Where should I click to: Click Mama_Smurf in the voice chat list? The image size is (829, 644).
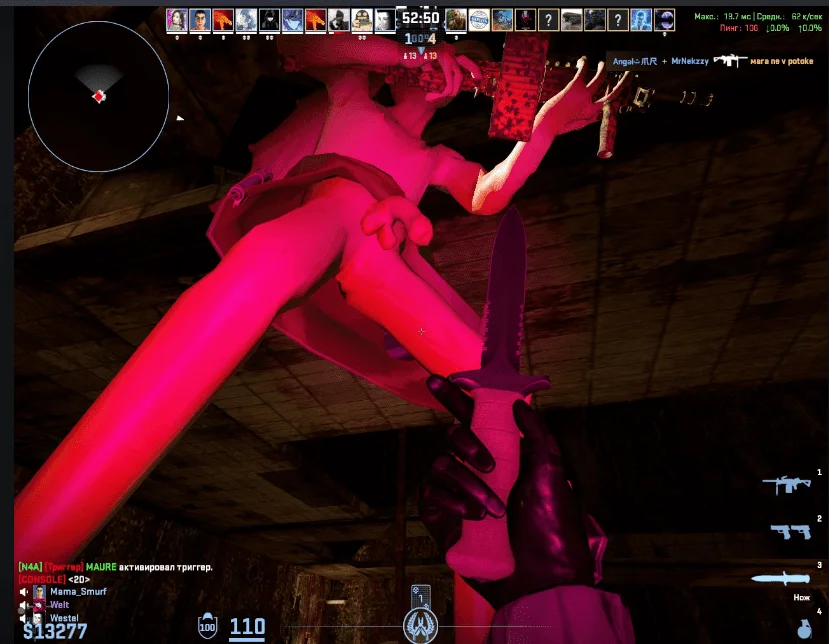[77, 591]
